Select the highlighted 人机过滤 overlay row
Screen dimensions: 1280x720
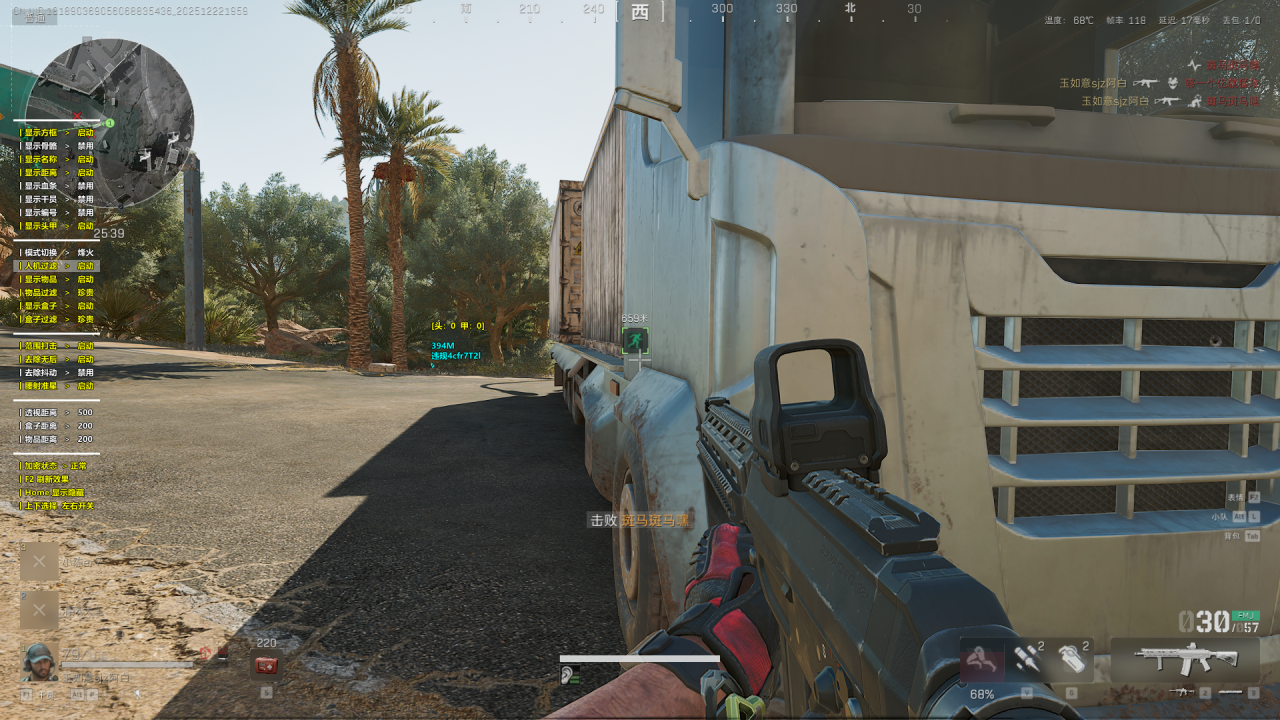point(57,266)
